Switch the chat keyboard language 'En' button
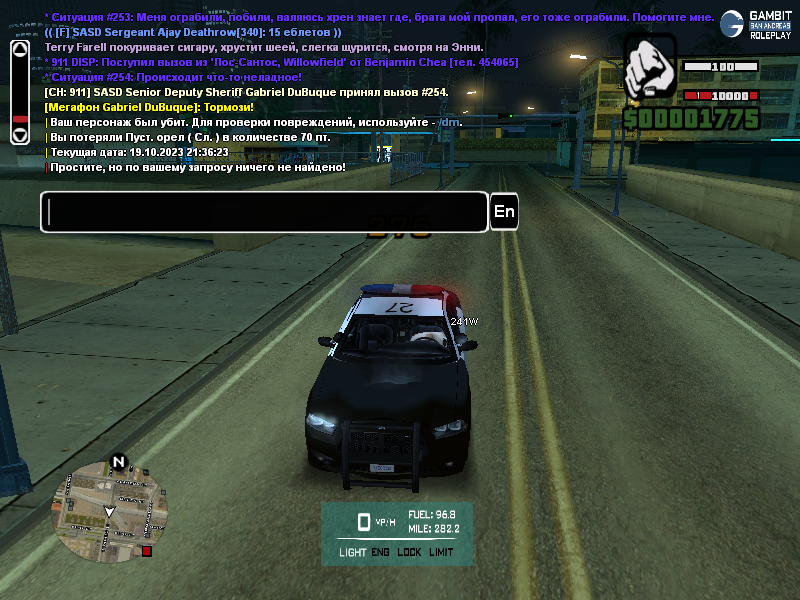800x600 pixels. point(505,212)
